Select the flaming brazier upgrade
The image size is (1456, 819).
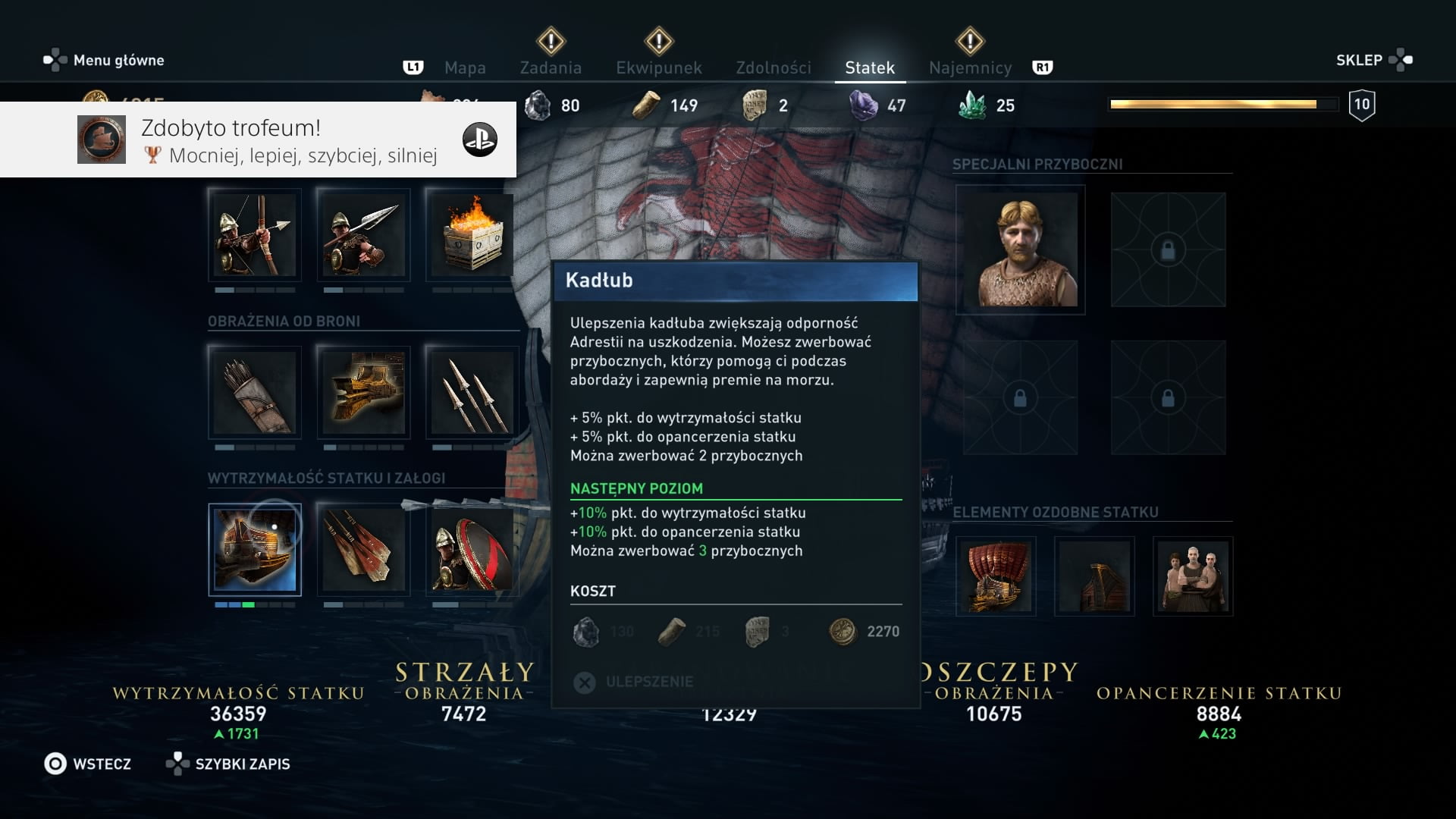pos(472,235)
